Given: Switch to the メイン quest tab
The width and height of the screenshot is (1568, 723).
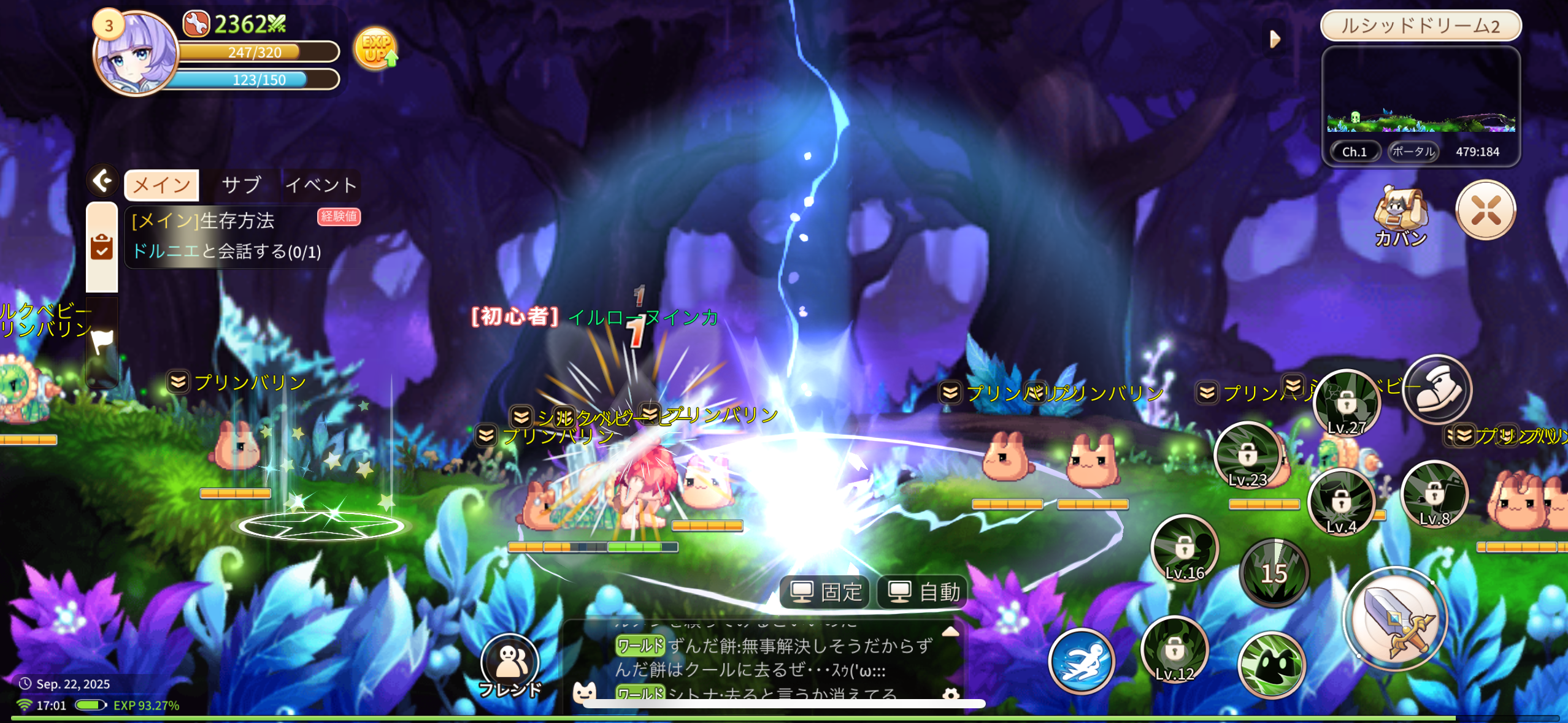Looking at the screenshot, I should pyautogui.click(x=162, y=185).
